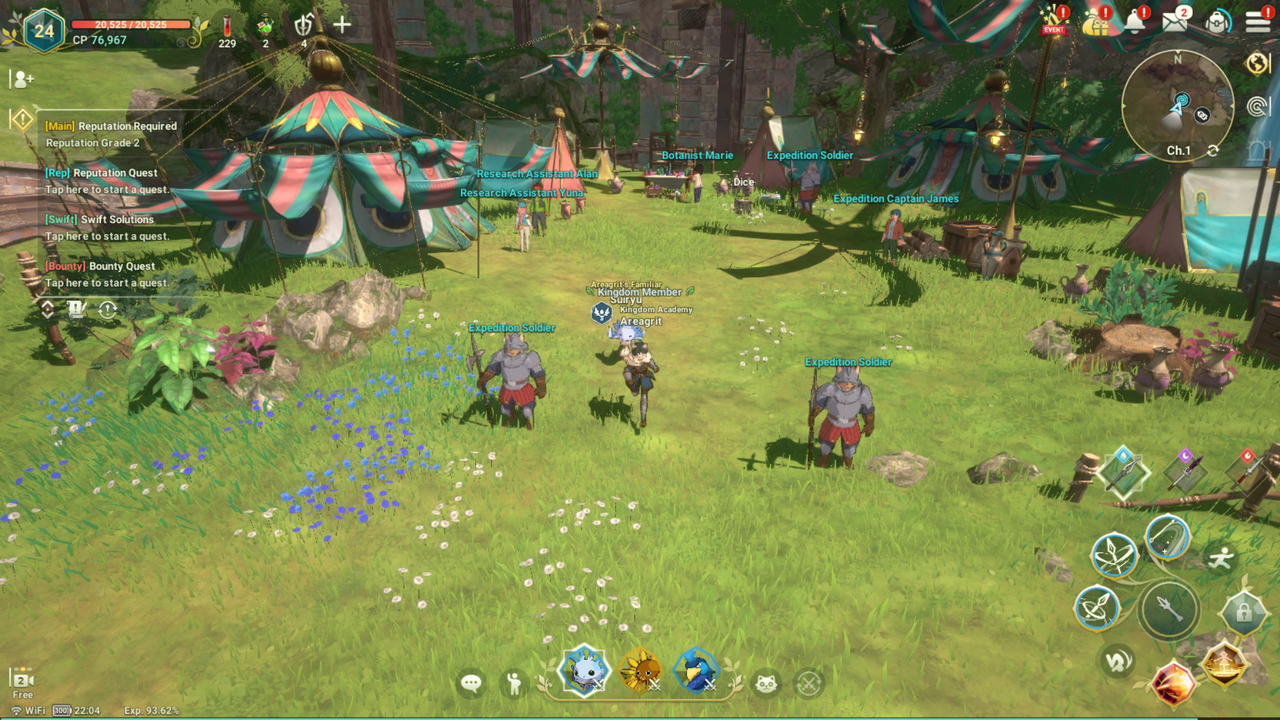Select the sunflower familiar slot
Screen dimensions: 1280x720
click(640, 670)
